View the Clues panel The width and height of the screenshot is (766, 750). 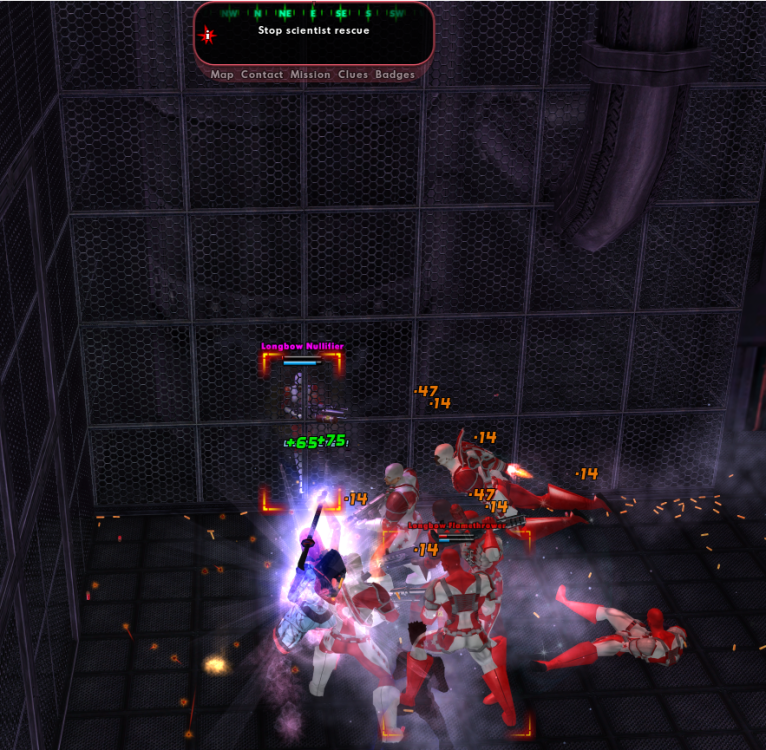coord(353,75)
